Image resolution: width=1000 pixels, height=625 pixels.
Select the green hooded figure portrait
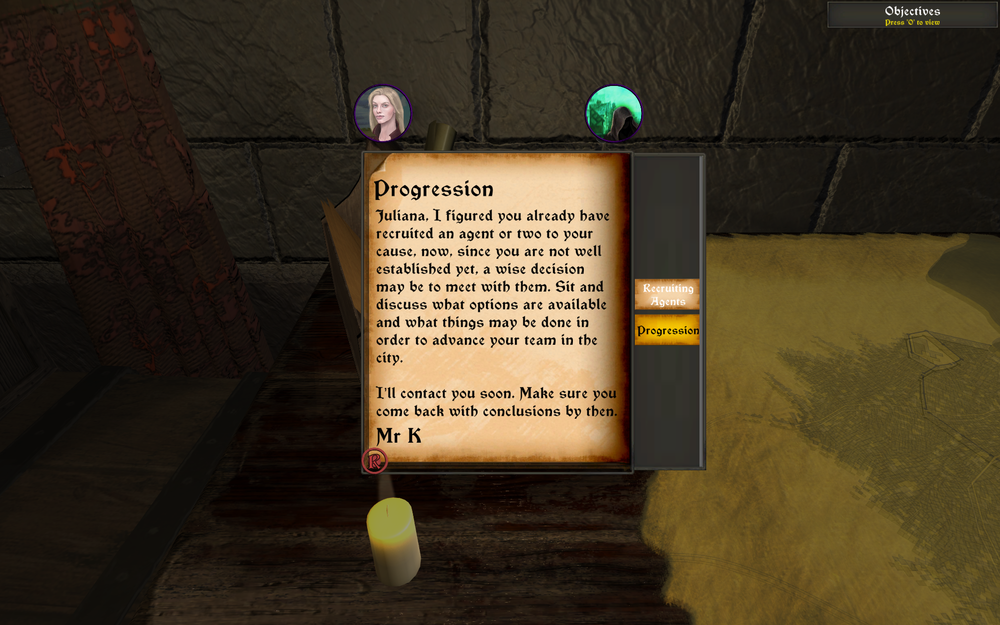613,113
